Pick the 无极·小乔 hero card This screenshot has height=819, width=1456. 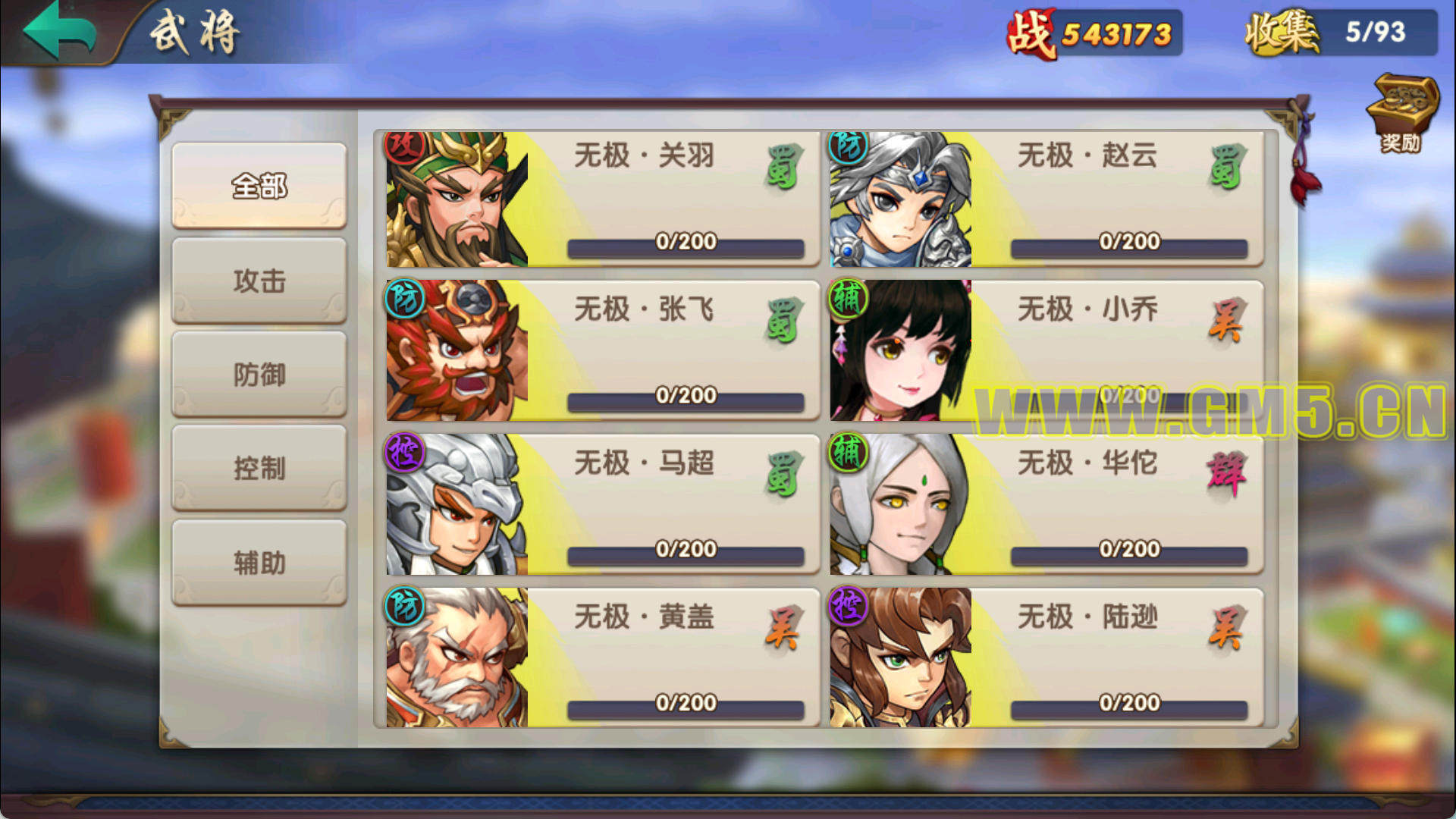(1046, 350)
